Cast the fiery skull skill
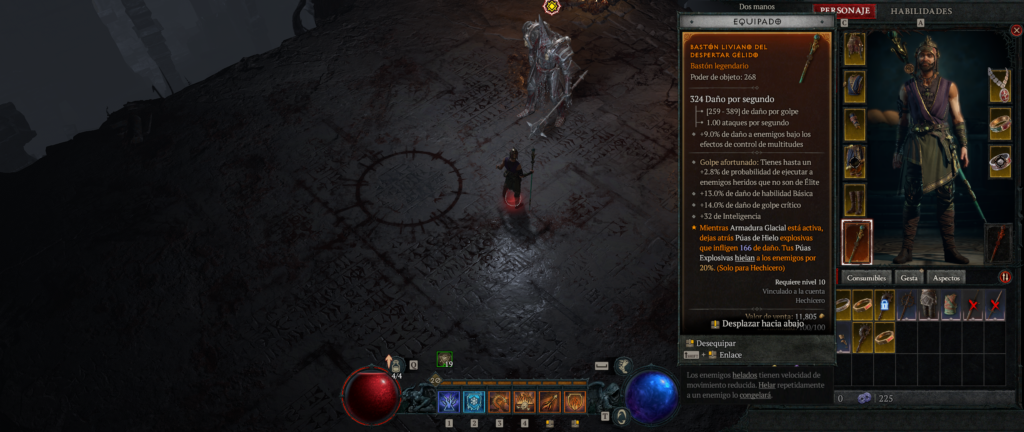The height and width of the screenshot is (432, 1024). click(524, 402)
